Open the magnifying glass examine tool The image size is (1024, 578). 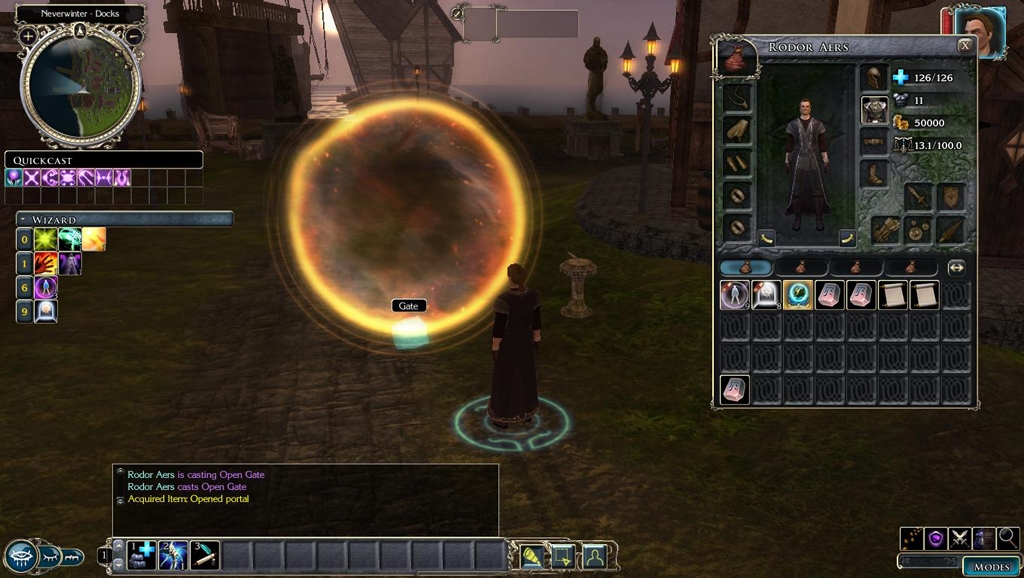coord(1007,538)
